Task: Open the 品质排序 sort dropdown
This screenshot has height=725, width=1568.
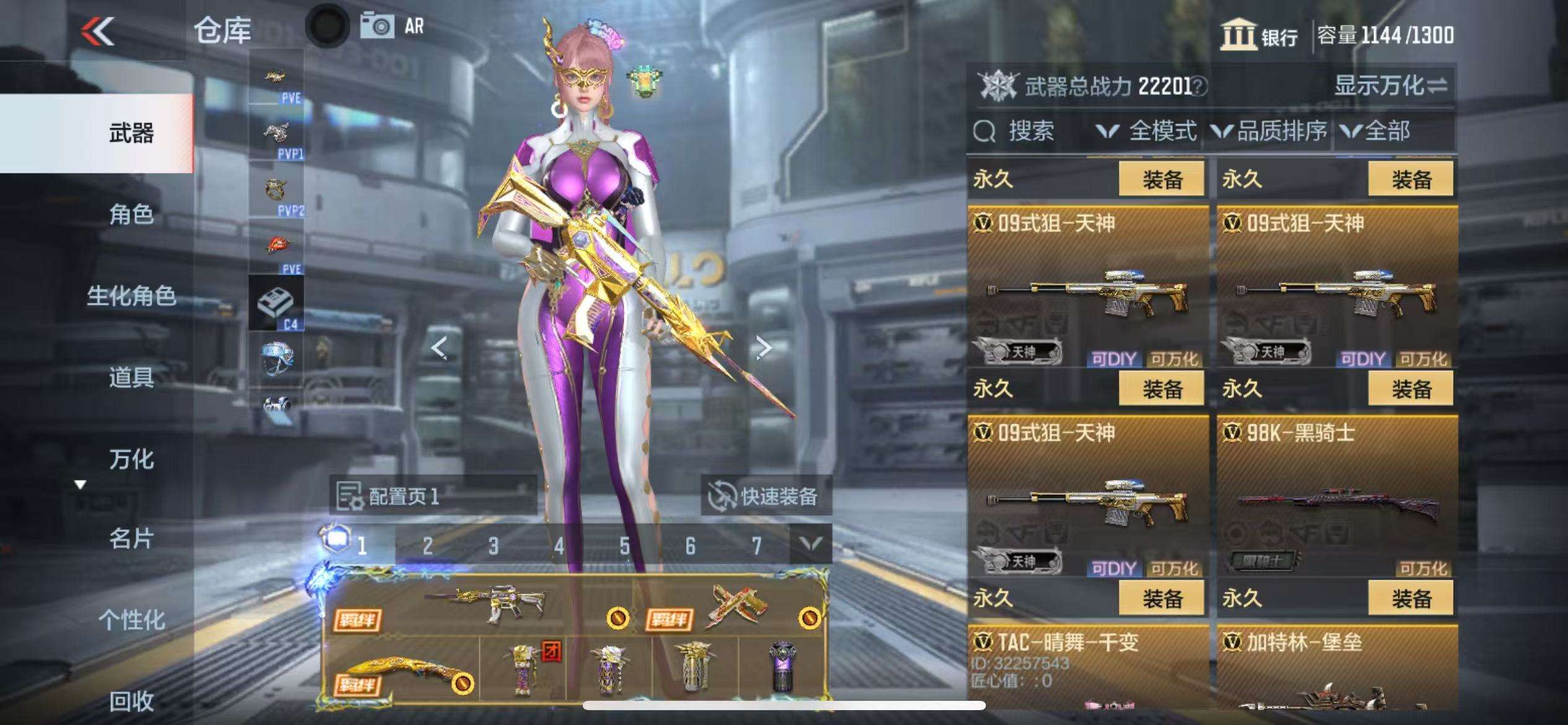Action: click(1270, 131)
